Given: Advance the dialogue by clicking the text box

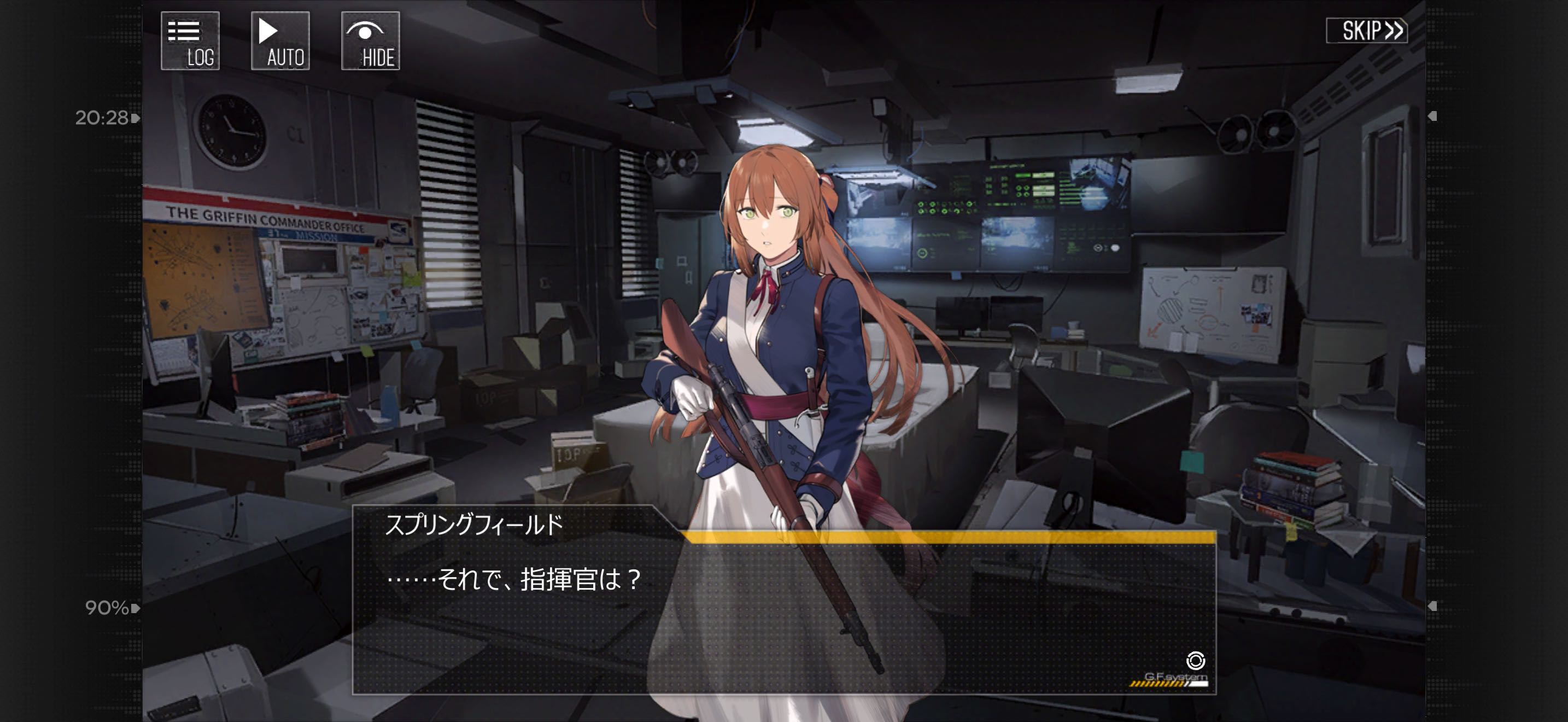Looking at the screenshot, I should tap(783, 615).
